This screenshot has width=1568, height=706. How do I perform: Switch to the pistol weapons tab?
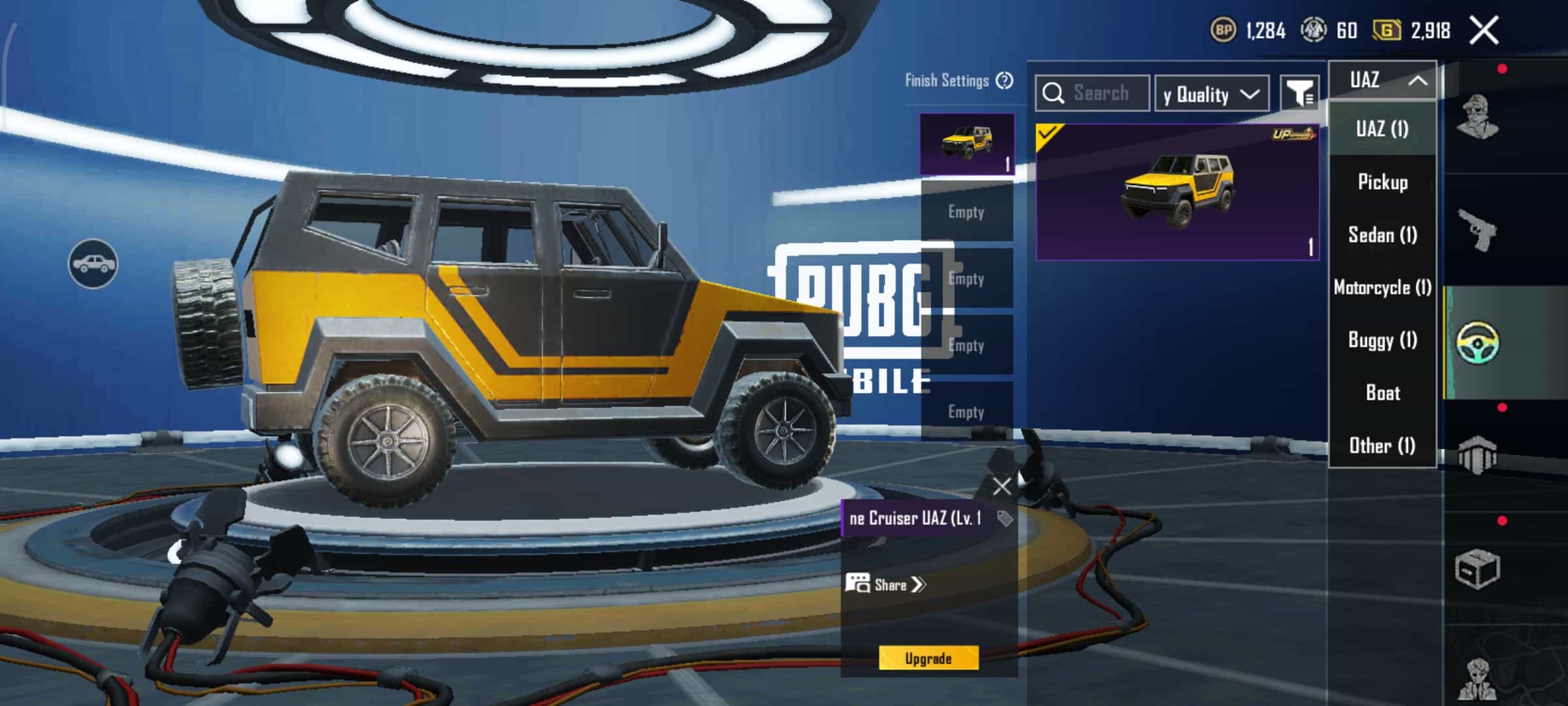pos(1478,229)
